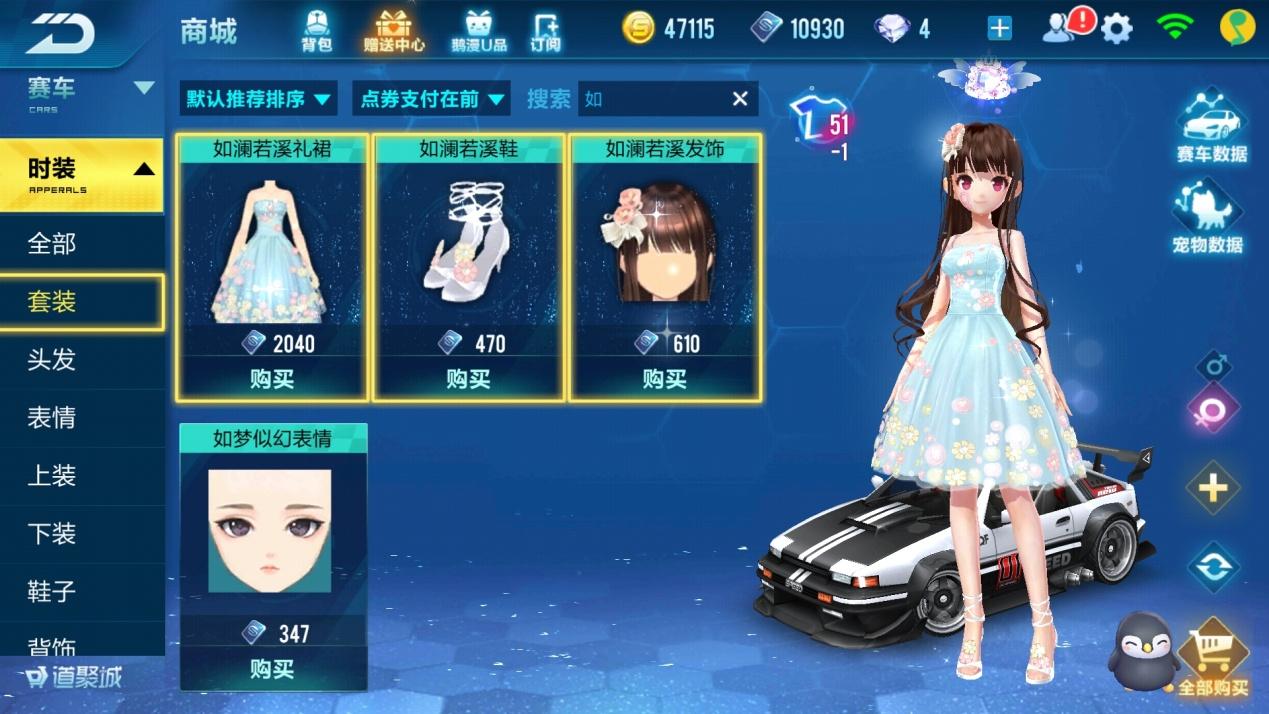The image size is (1269, 714).
Task: Switch to the 上装 tops category
Action: click(x=52, y=475)
